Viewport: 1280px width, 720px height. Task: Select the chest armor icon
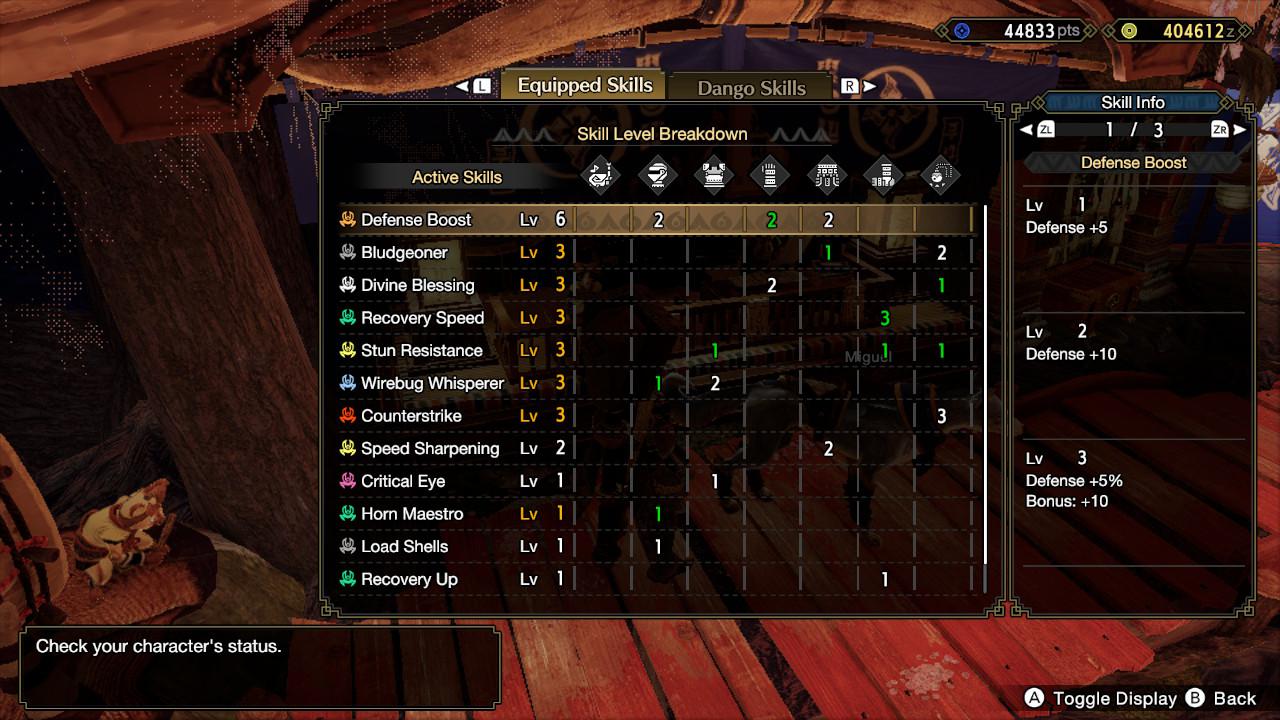point(715,174)
